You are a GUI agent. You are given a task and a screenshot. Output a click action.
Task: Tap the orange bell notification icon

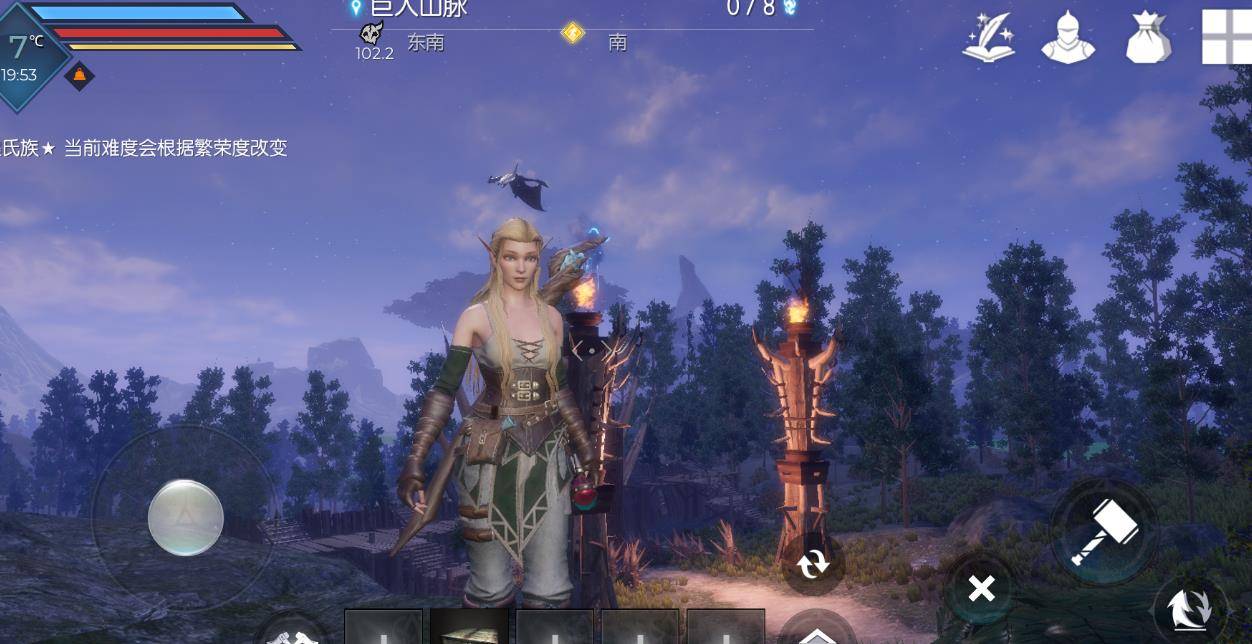click(79, 75)
